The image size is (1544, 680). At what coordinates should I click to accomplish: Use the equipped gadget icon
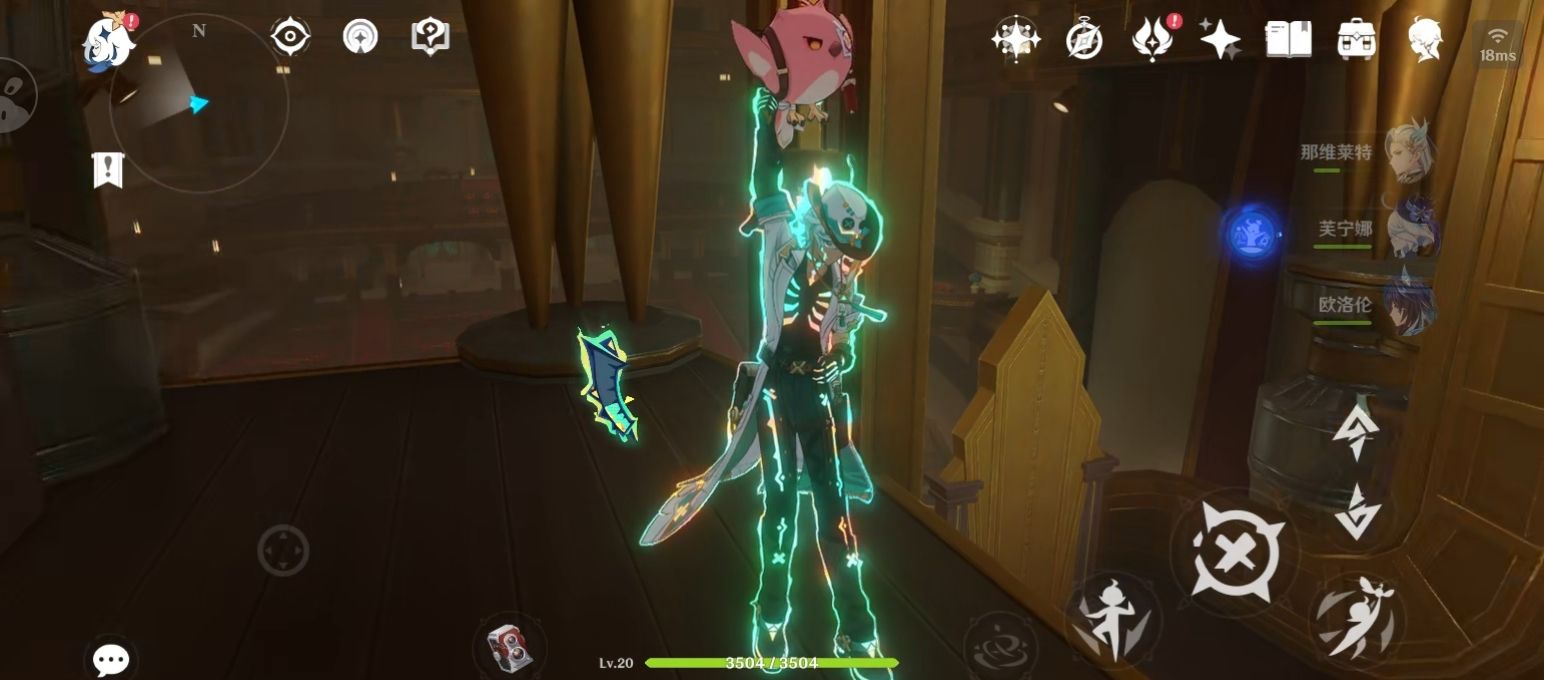point(509,647)
